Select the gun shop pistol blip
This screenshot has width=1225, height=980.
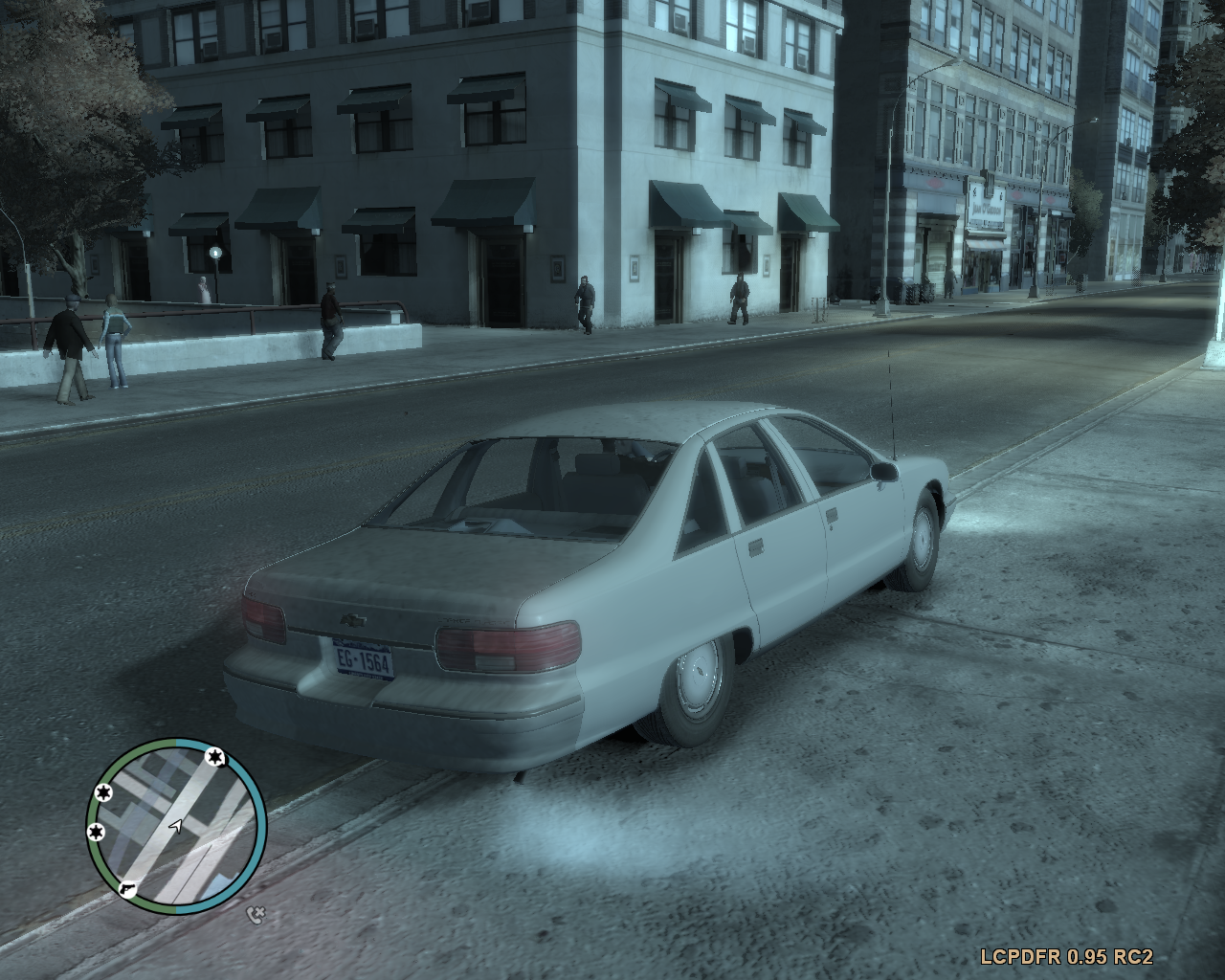pyautogui.click(x=125, y=889)
